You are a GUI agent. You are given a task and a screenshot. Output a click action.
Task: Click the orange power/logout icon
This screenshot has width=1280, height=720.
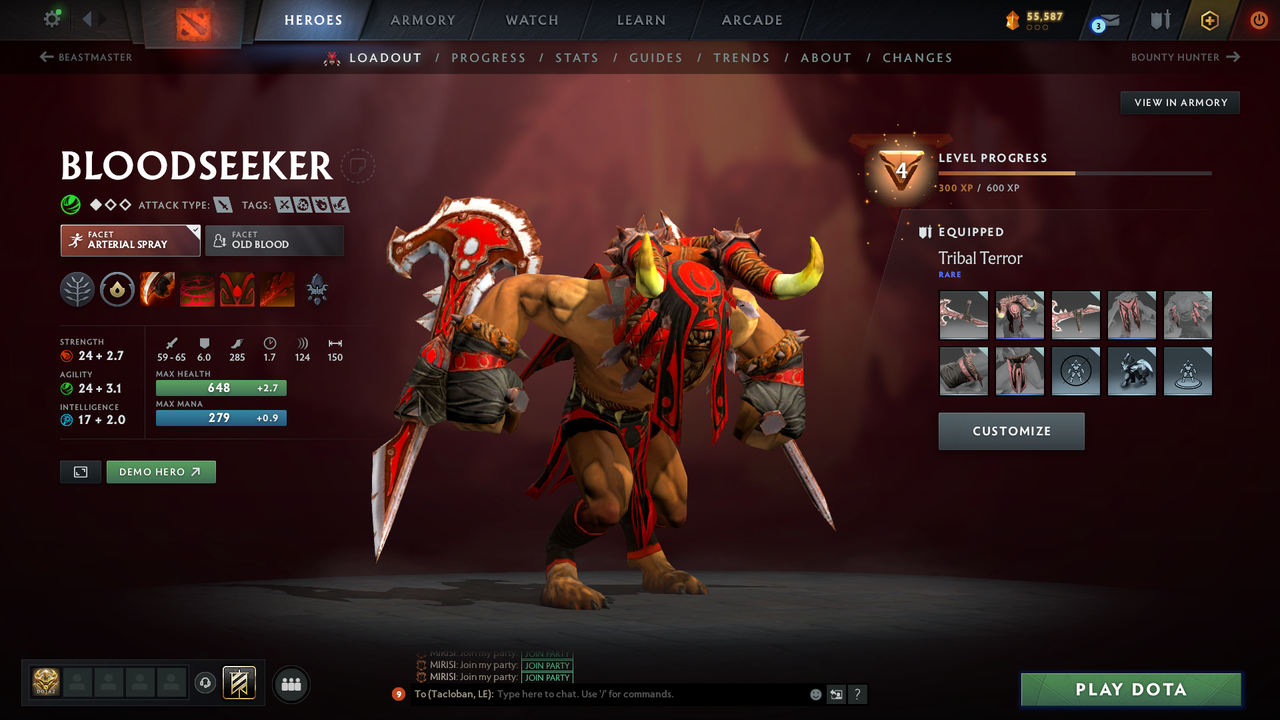tap(1258, 19)
